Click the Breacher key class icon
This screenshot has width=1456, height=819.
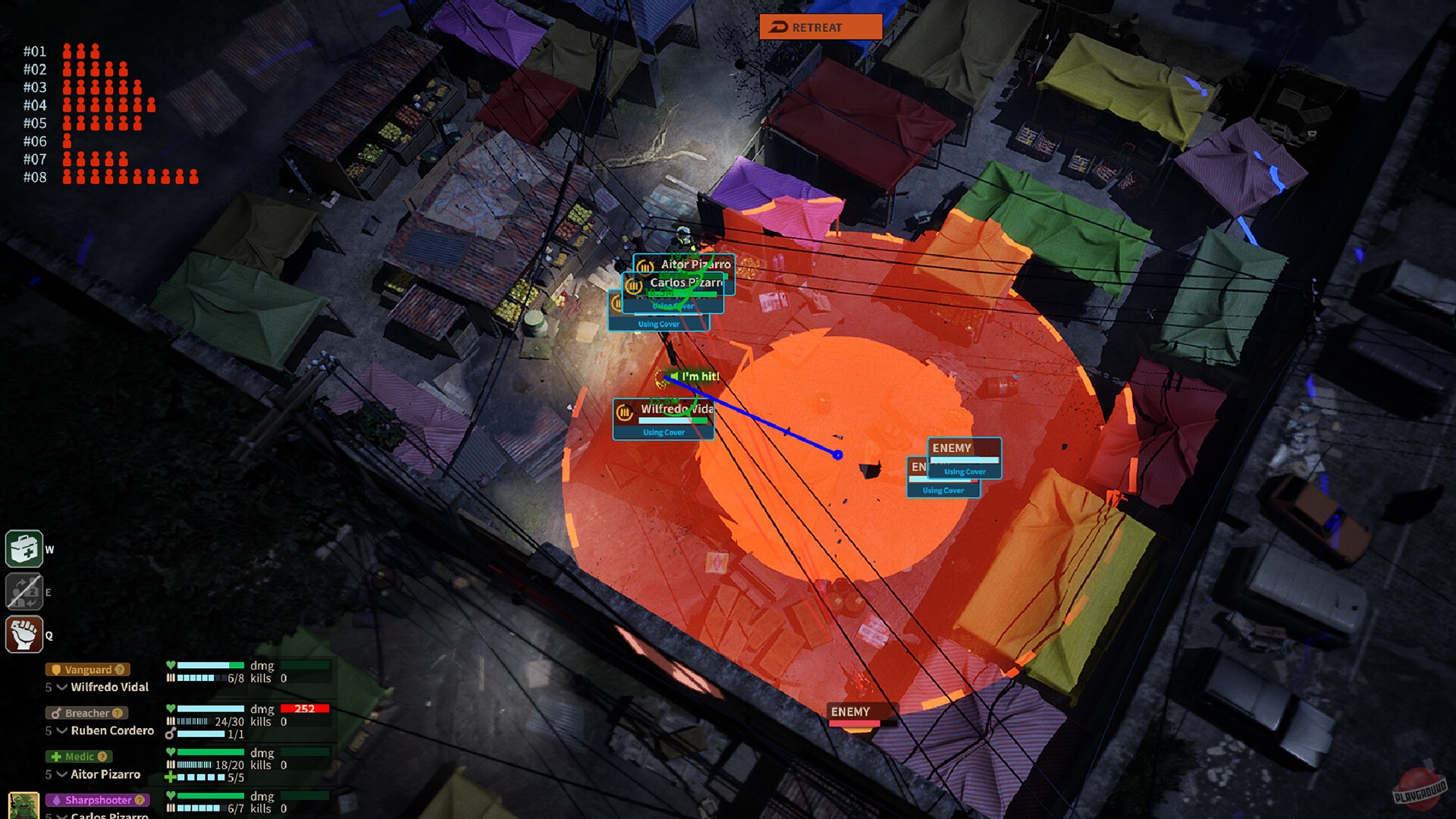(58, 714)
